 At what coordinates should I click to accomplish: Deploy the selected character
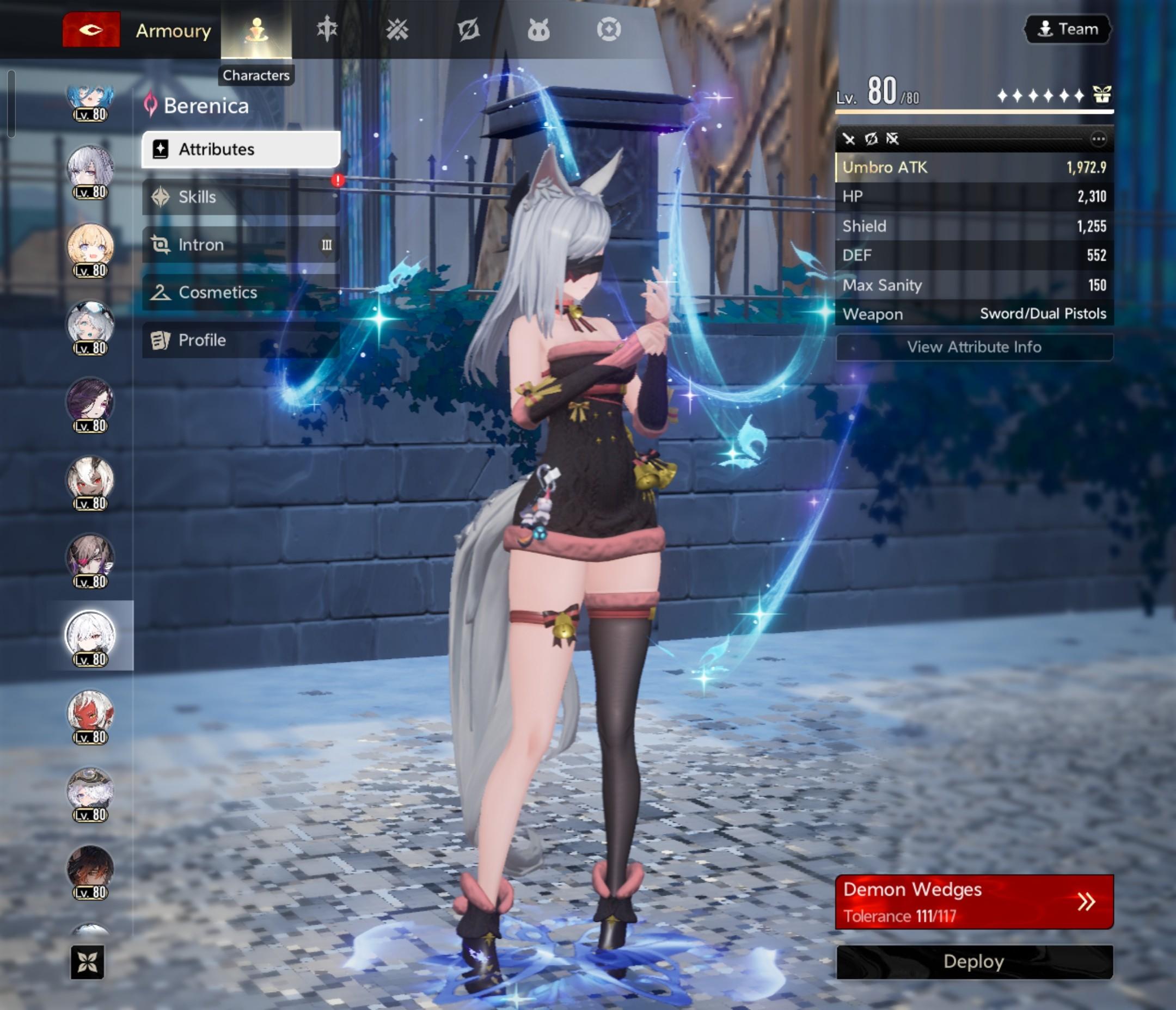click(974, 962)
